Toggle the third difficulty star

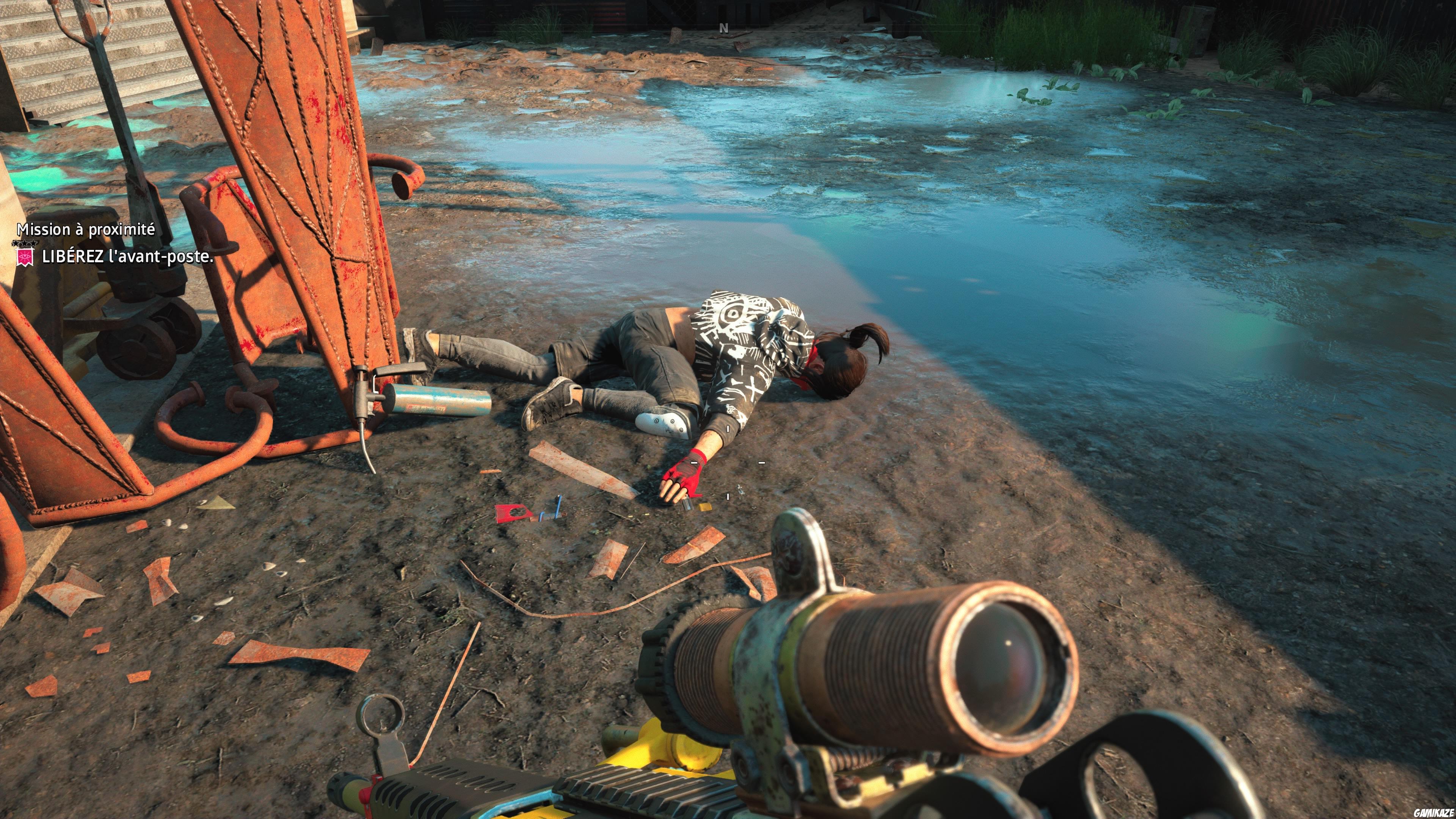pyautogui.click(x=33, y=243)
